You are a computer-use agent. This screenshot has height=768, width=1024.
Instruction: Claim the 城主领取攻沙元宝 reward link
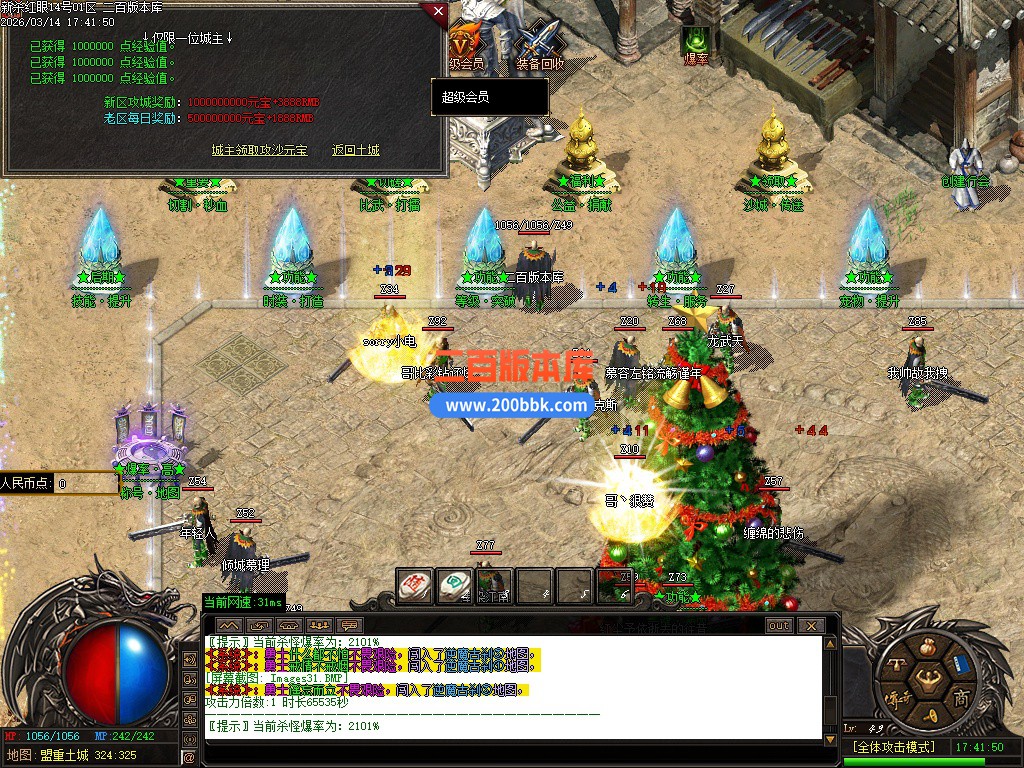tap(259, 150)
